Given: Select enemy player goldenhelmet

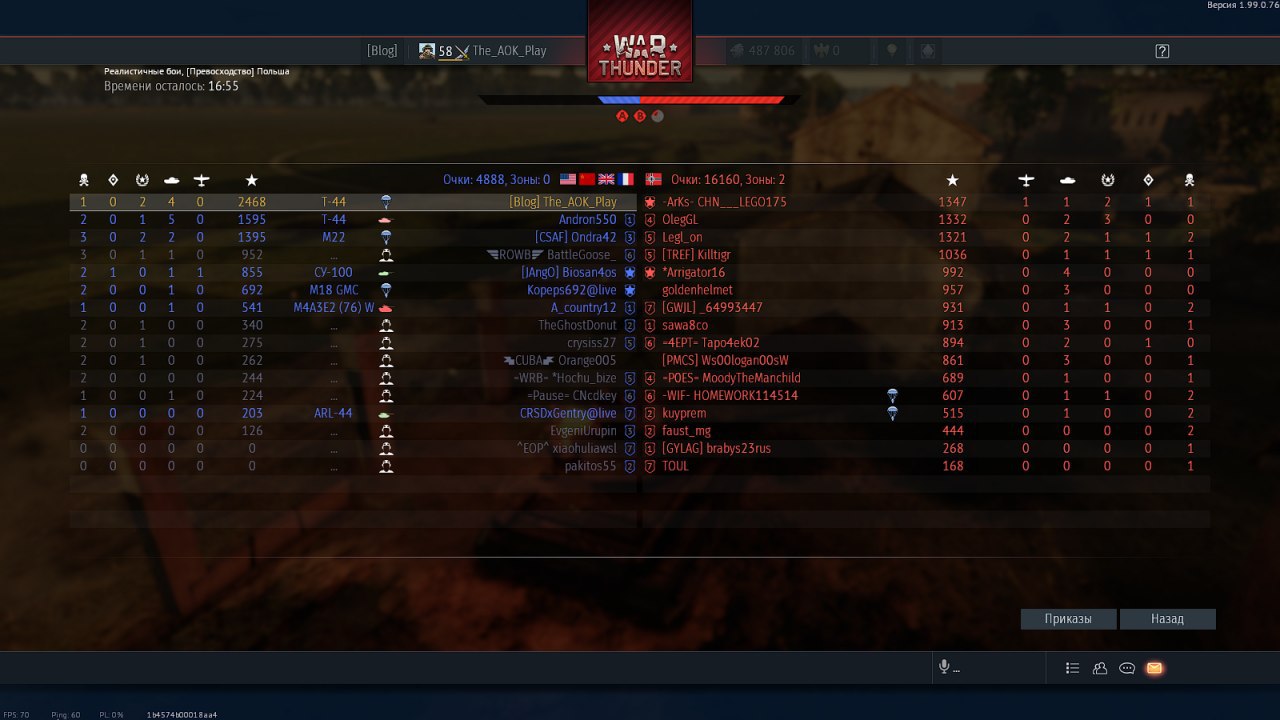Looking at the screenshot, I should (697, 290).
